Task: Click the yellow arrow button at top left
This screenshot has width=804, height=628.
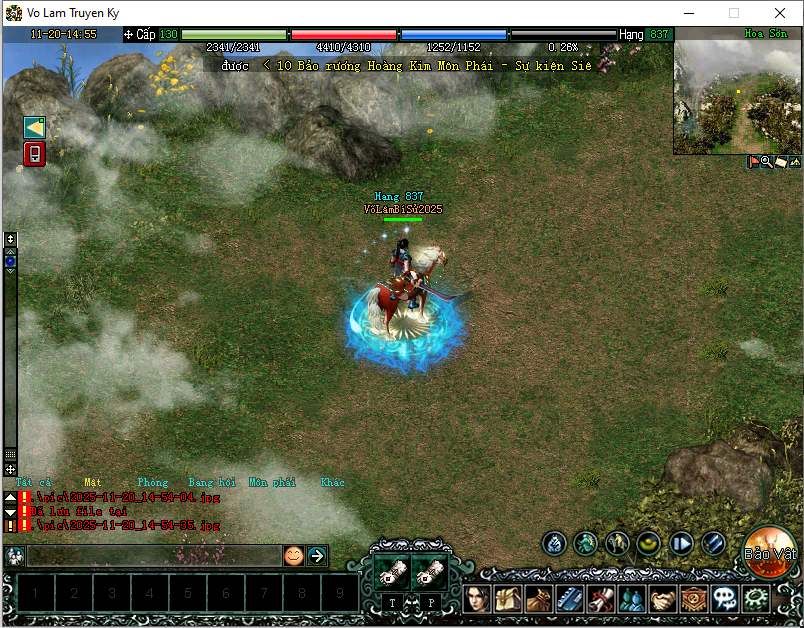Action: [x=35, y=127]
